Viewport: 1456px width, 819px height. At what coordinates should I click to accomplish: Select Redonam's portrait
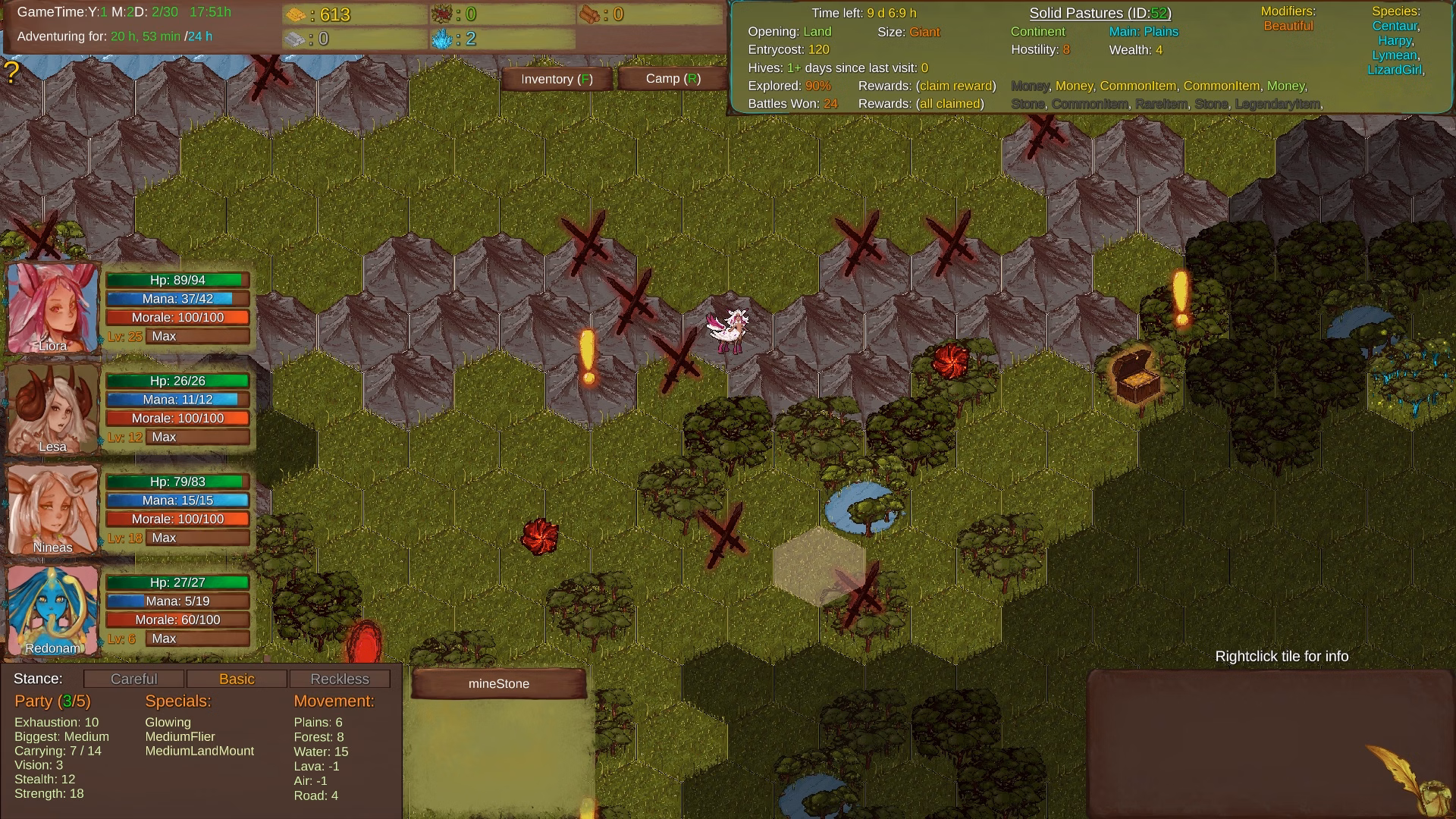53,610
